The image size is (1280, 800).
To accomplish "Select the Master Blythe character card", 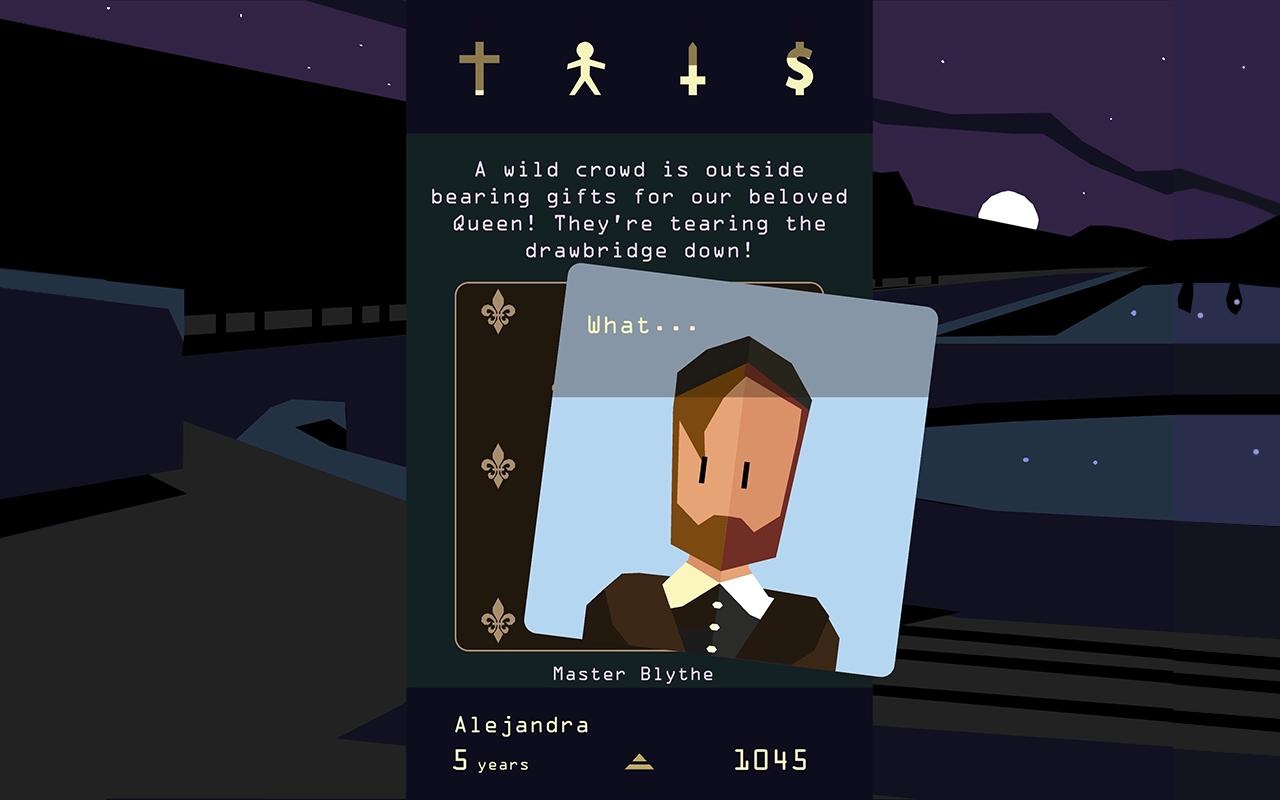I will (730, 480).
